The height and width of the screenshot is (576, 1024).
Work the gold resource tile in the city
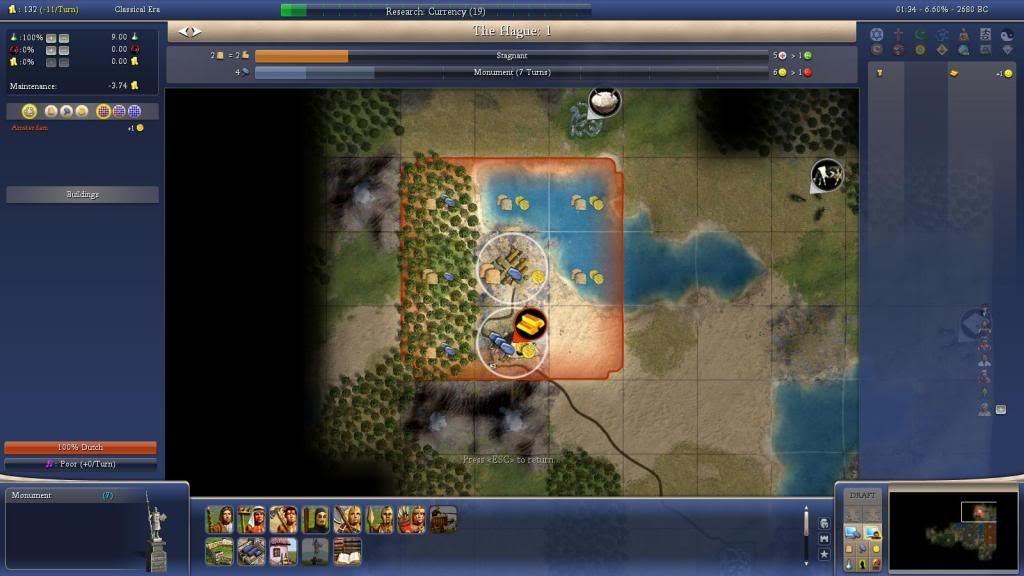(529, 324)
